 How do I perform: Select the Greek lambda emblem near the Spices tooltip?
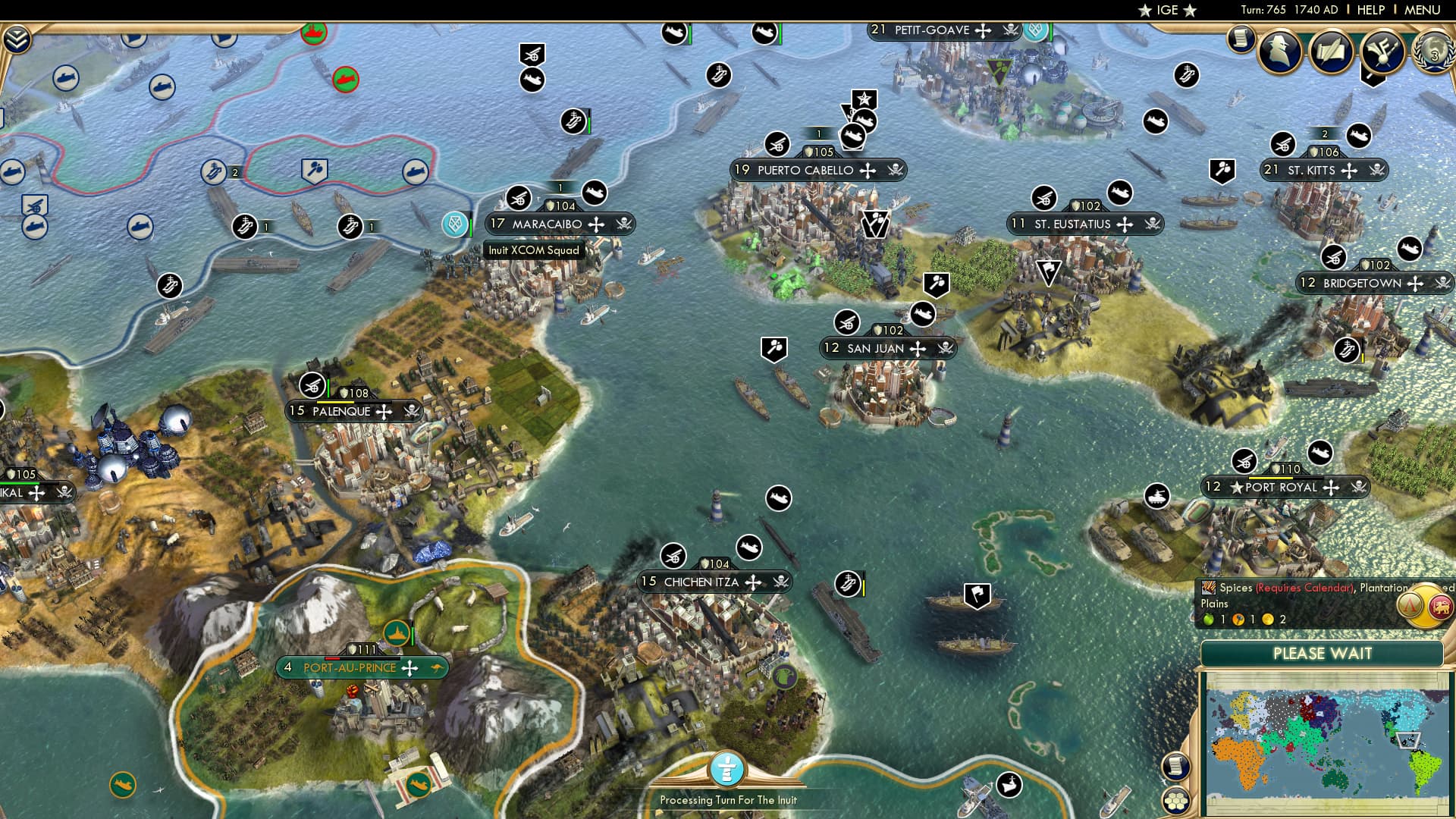tap(1410, 604)
